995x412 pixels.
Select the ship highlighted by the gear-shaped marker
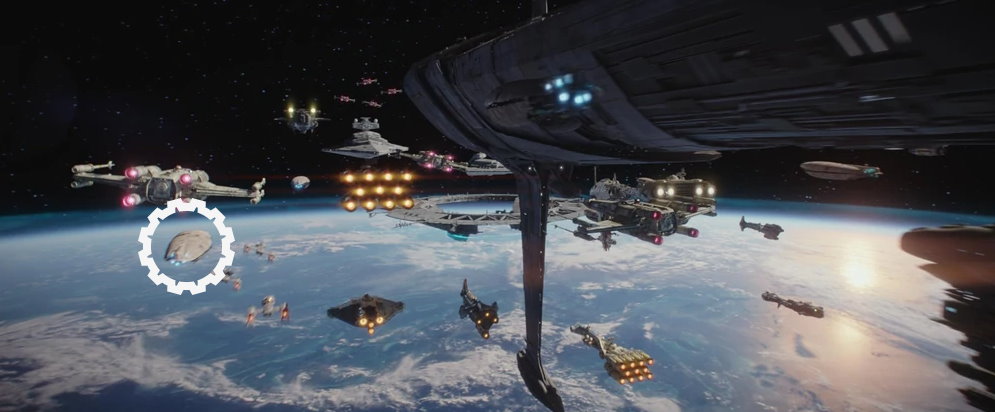(187, 246)
